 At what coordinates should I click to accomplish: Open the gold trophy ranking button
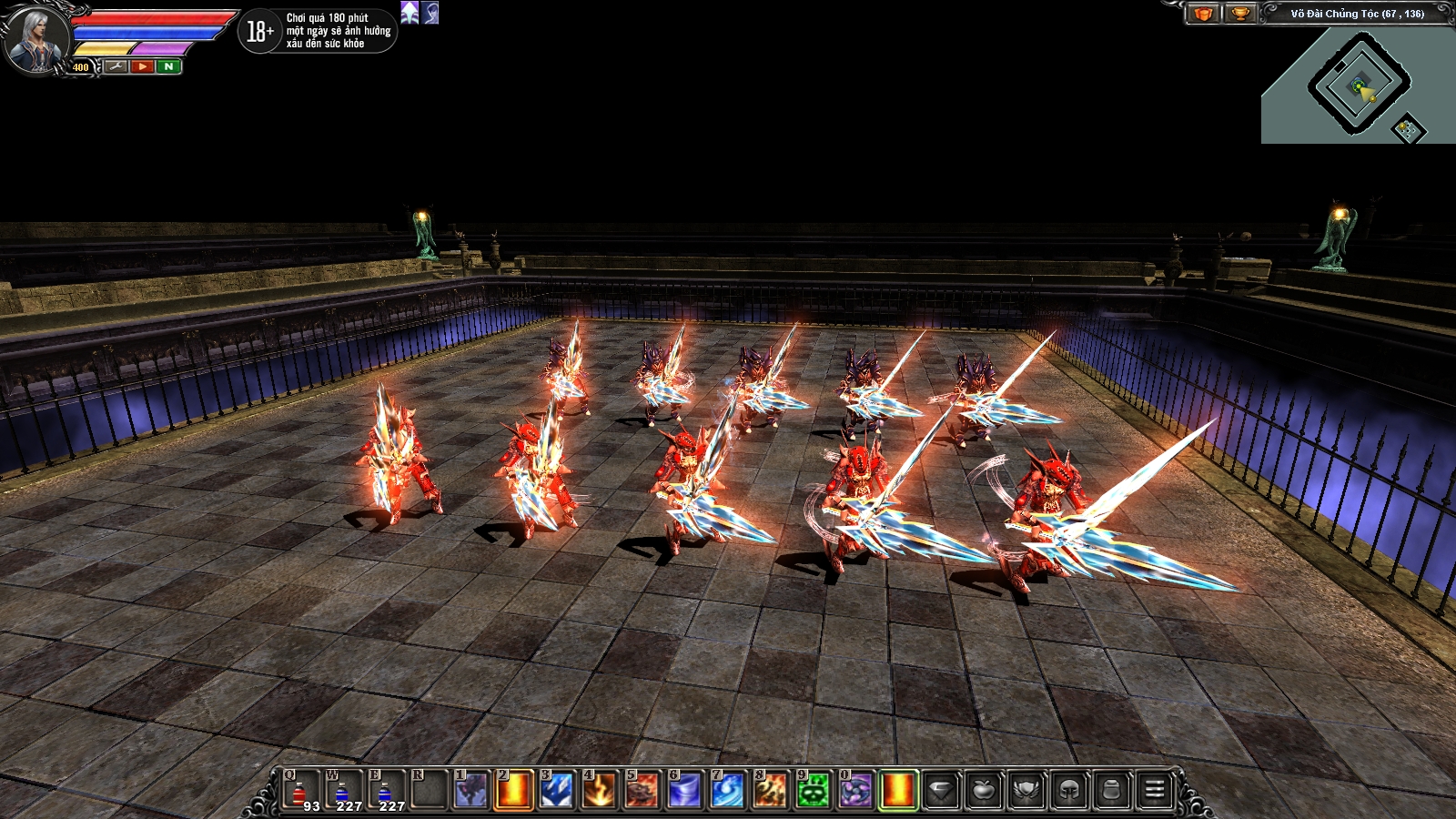(x=1239, y=14)
